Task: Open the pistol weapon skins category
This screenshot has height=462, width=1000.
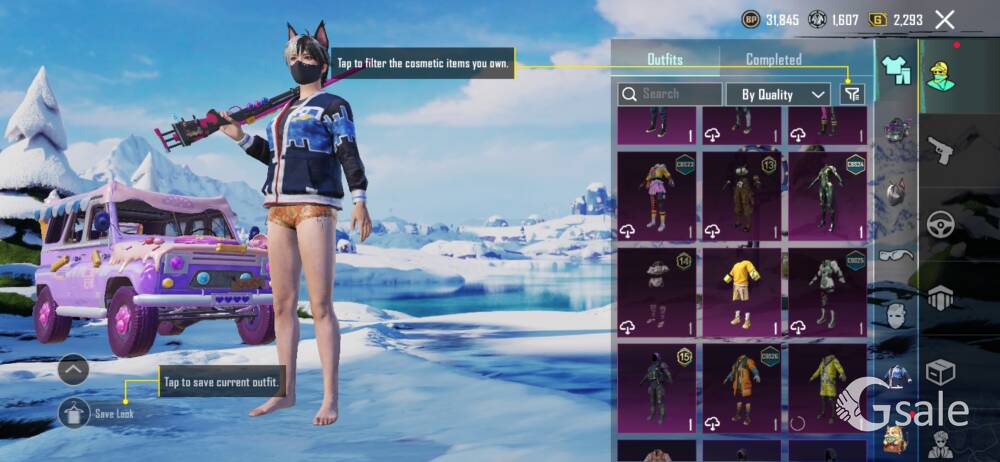Action: [940, 152]
